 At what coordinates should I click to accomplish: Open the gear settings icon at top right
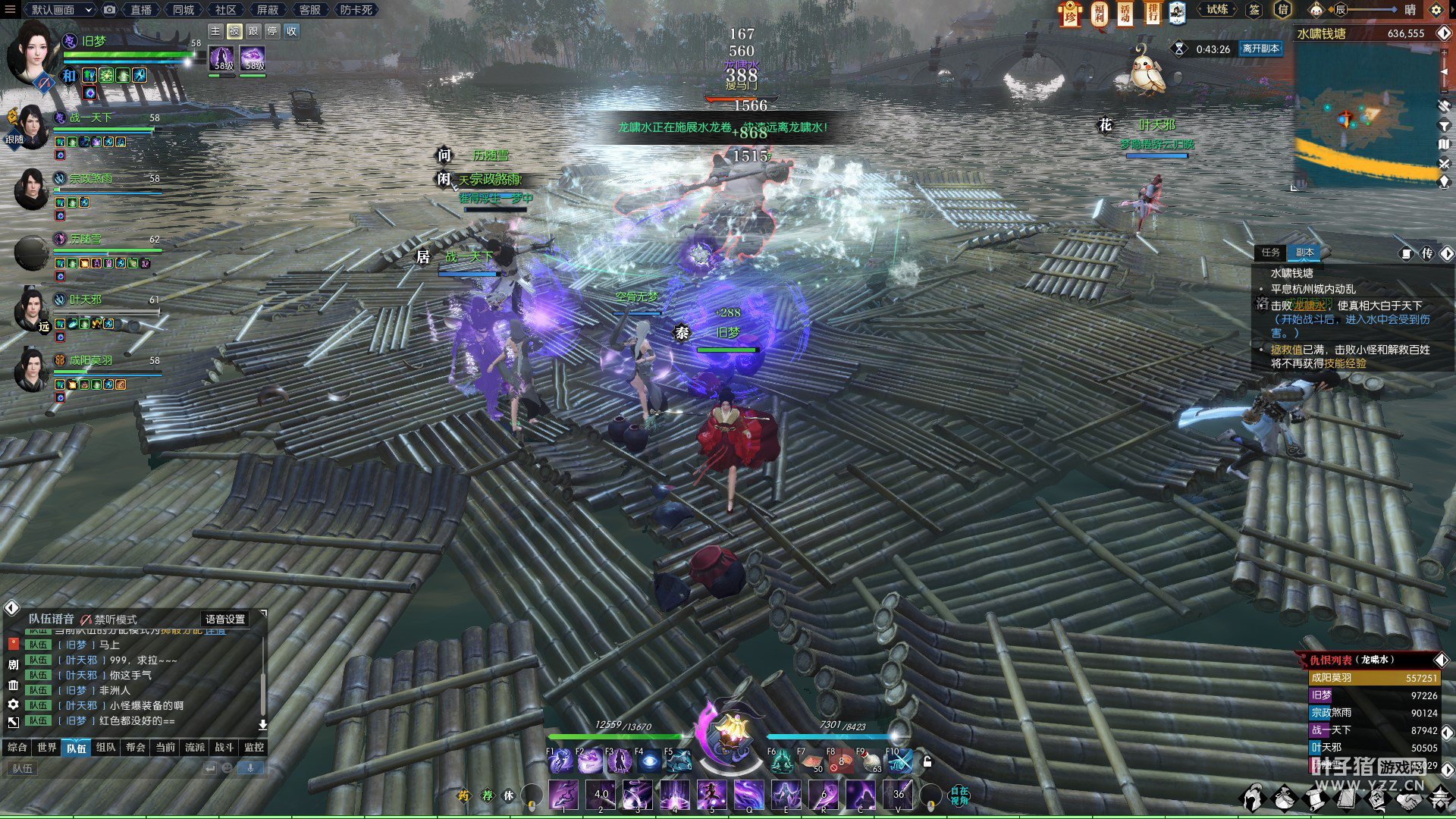(1436, 10)
